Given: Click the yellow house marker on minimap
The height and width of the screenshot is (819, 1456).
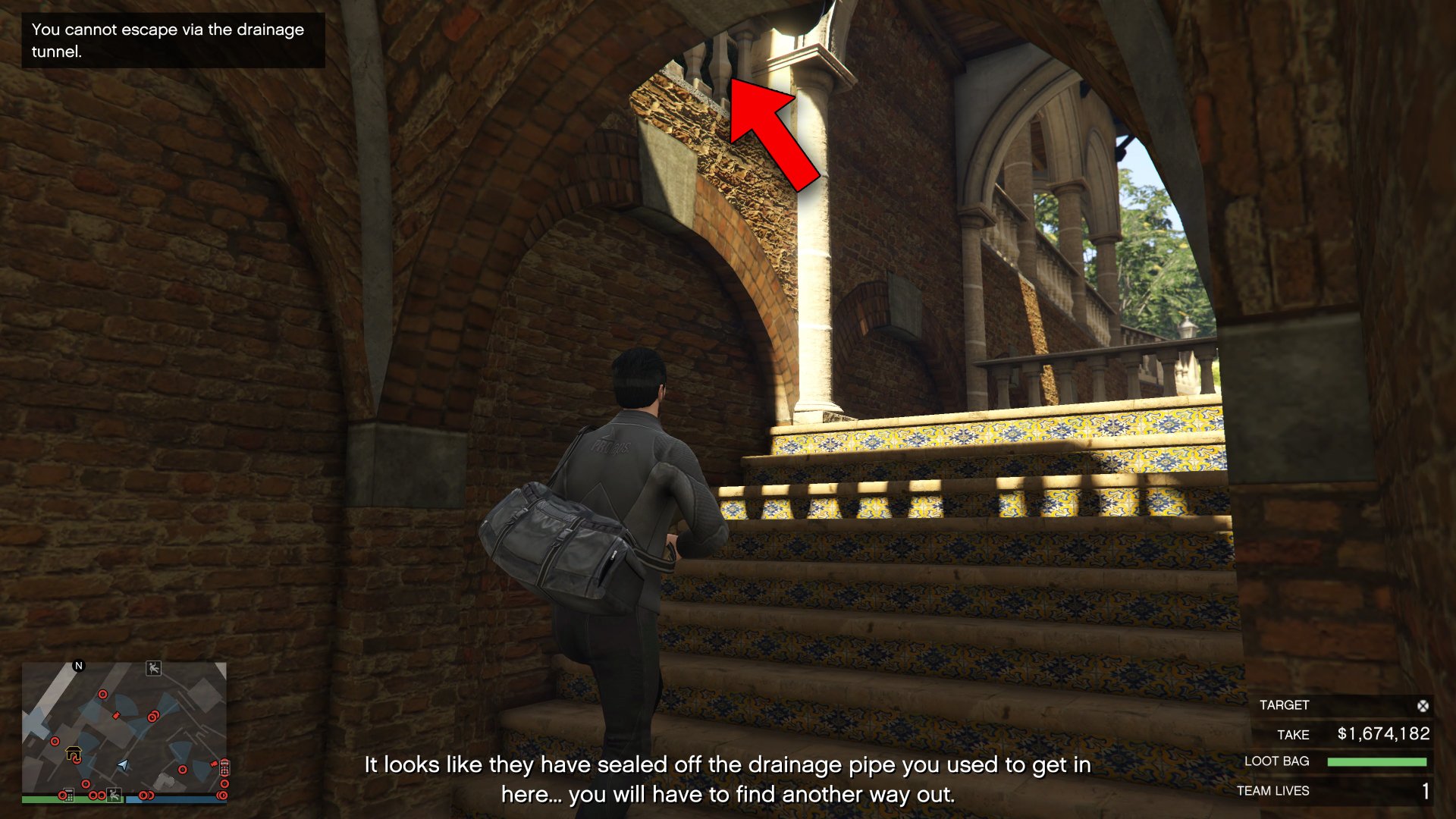Looking at the screenshot, I should pos(74,754).
